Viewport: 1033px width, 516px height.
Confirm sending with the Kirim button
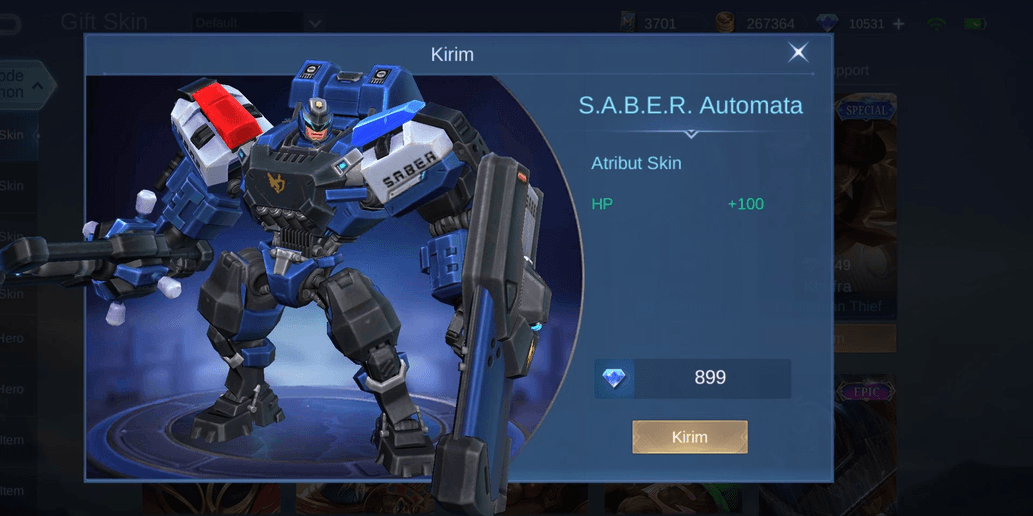(689, 437)
